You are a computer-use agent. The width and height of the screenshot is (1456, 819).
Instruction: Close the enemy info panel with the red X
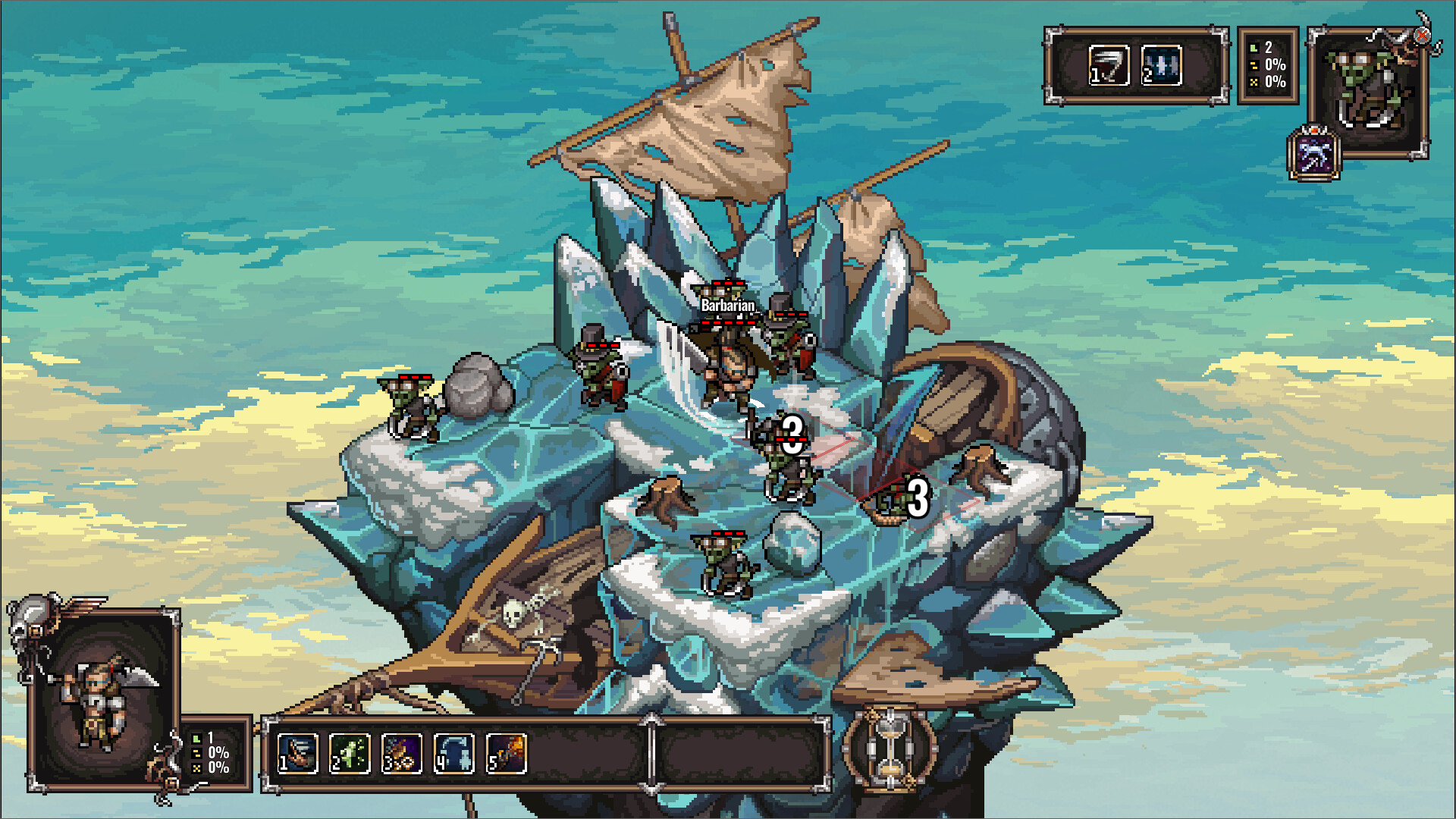[x=1423, y=34]
